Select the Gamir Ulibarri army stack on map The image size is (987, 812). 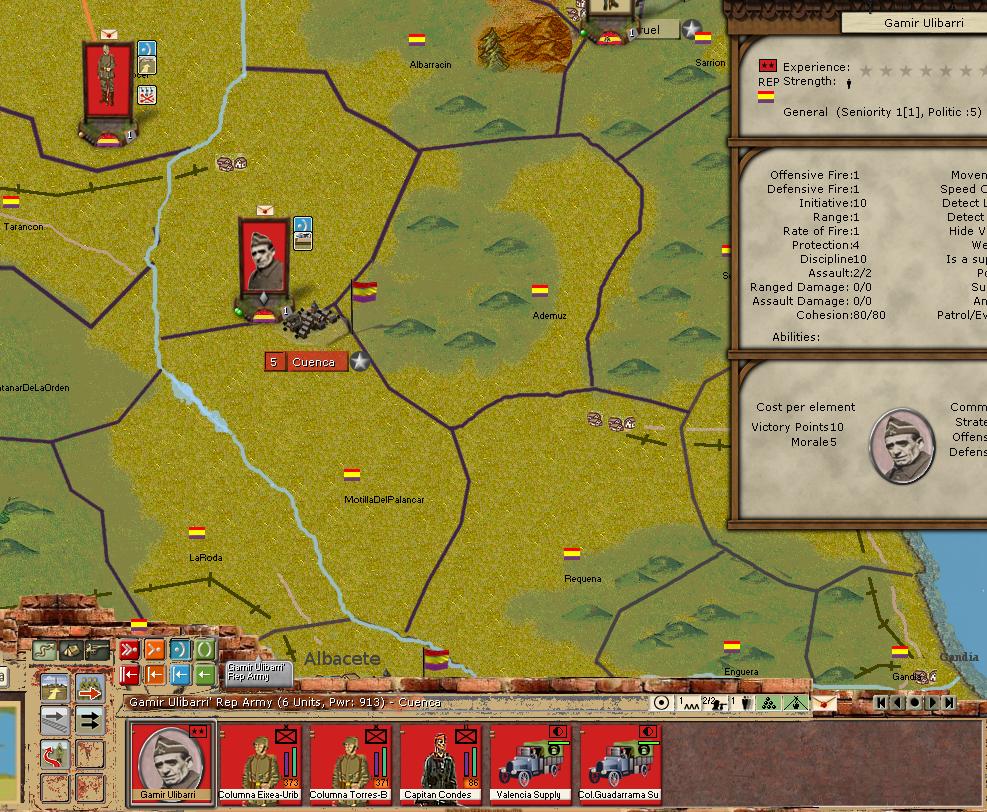tap(264, 264)
